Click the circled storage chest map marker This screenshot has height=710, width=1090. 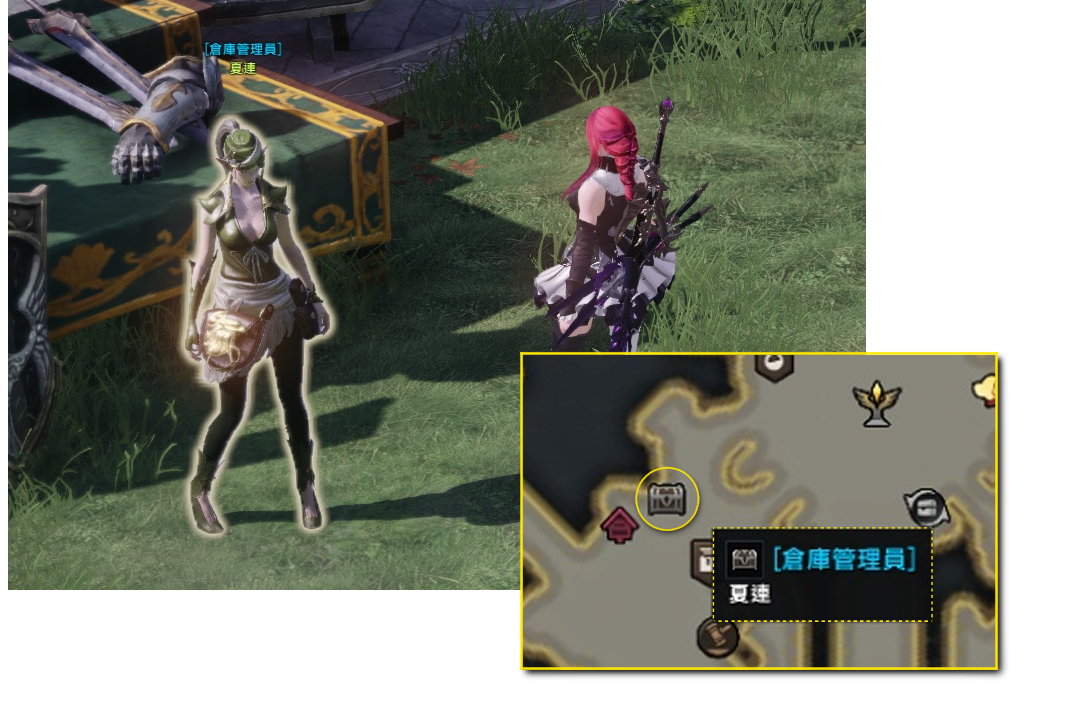tap(667, 497)
